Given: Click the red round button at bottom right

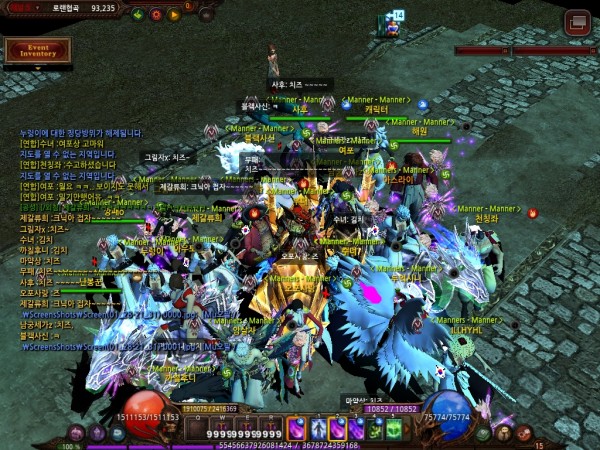Looking at the screenshot, I should 524,433.
